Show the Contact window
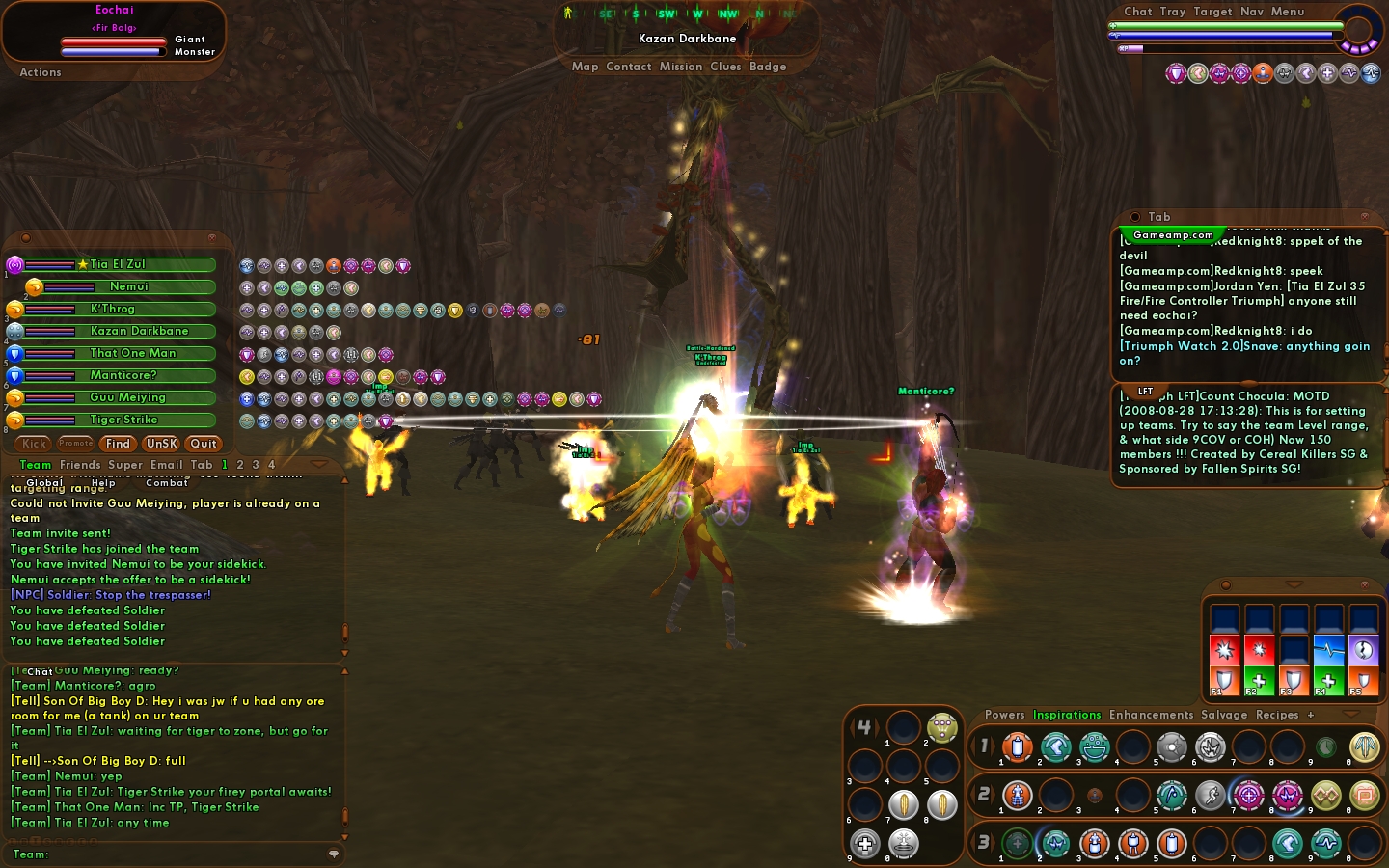 (x=629, y=67)
